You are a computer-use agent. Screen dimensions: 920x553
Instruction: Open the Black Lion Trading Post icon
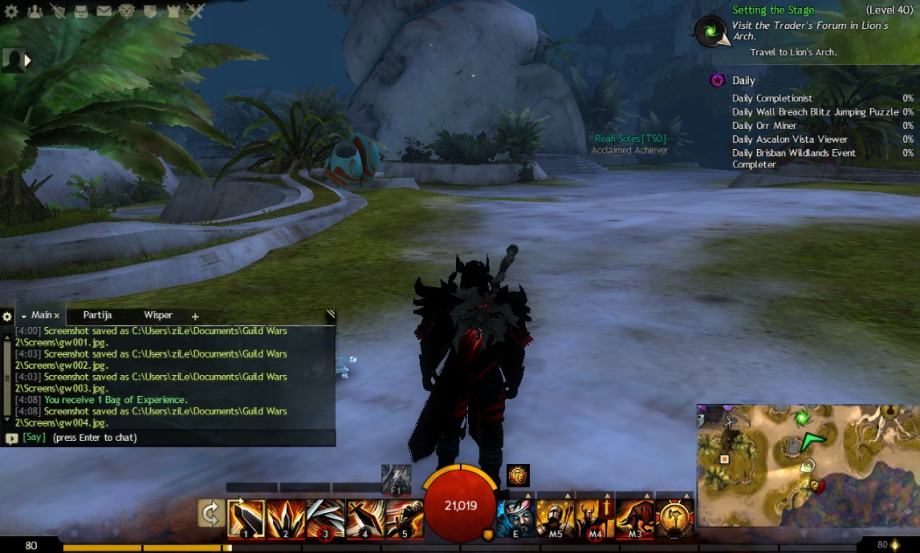tap(127, 12)
